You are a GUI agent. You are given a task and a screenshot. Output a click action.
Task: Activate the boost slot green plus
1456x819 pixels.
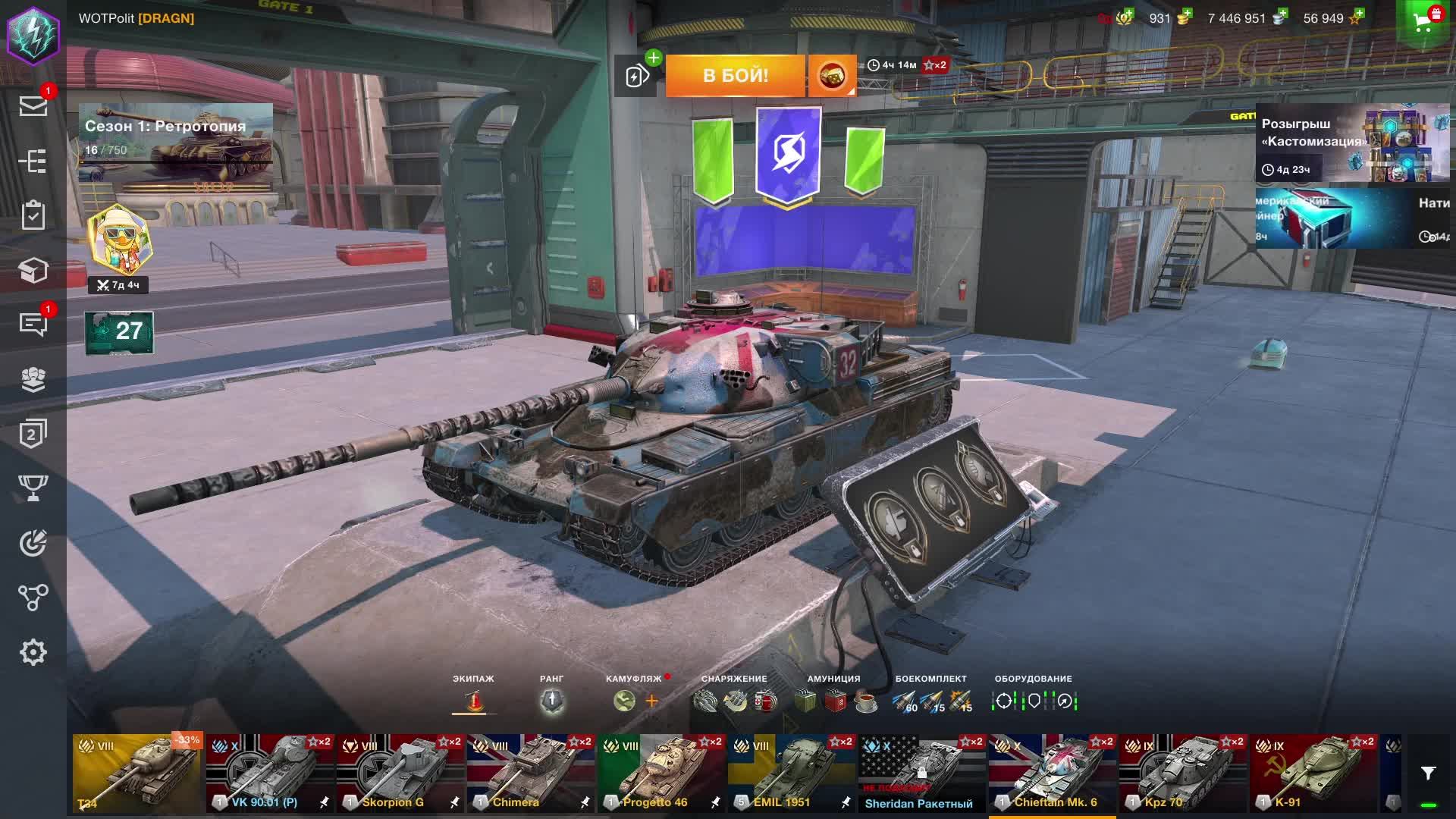(x=654, y=56)
